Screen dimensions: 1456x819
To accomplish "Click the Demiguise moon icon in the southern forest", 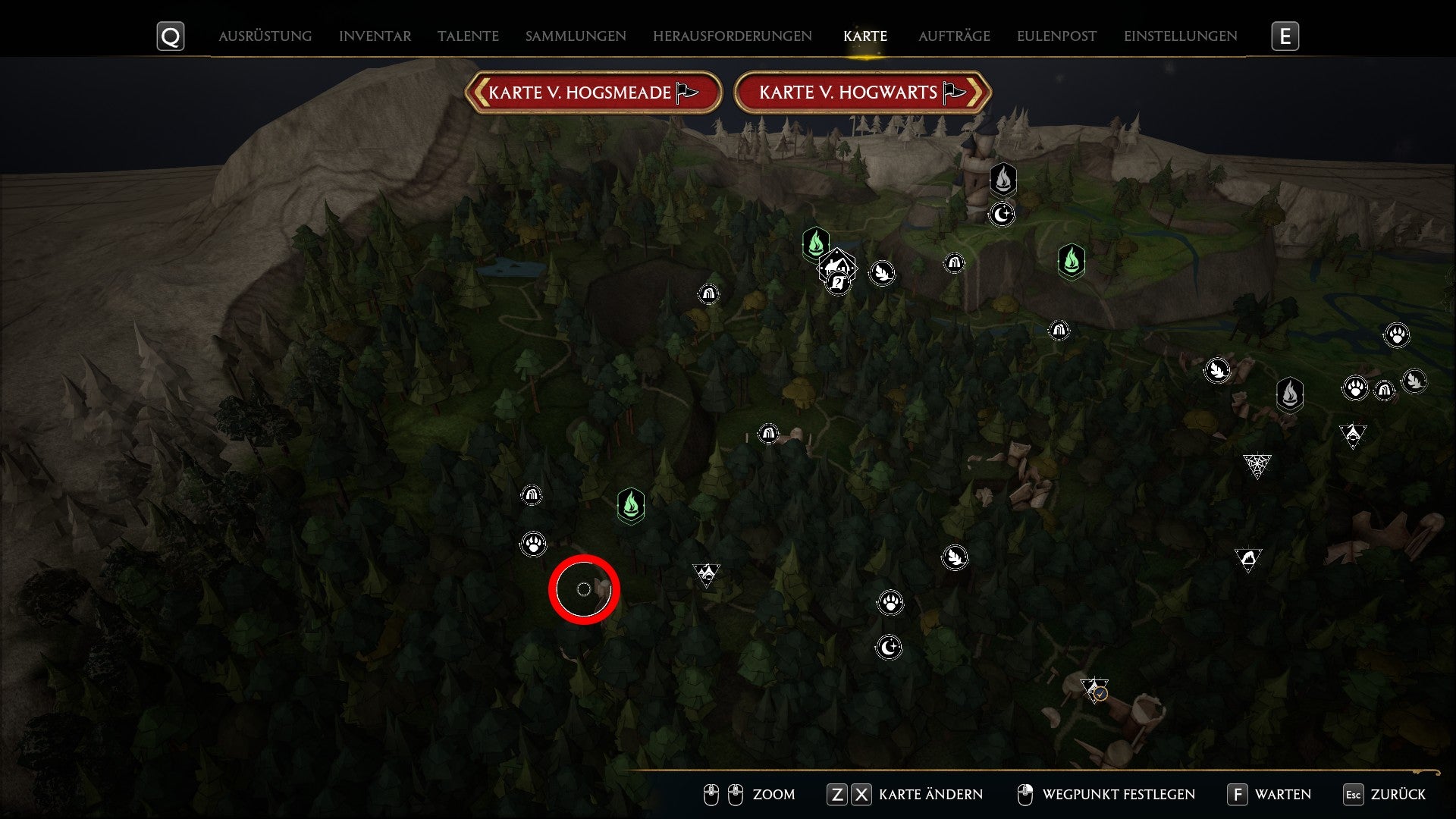I will (x=889, y=645).
